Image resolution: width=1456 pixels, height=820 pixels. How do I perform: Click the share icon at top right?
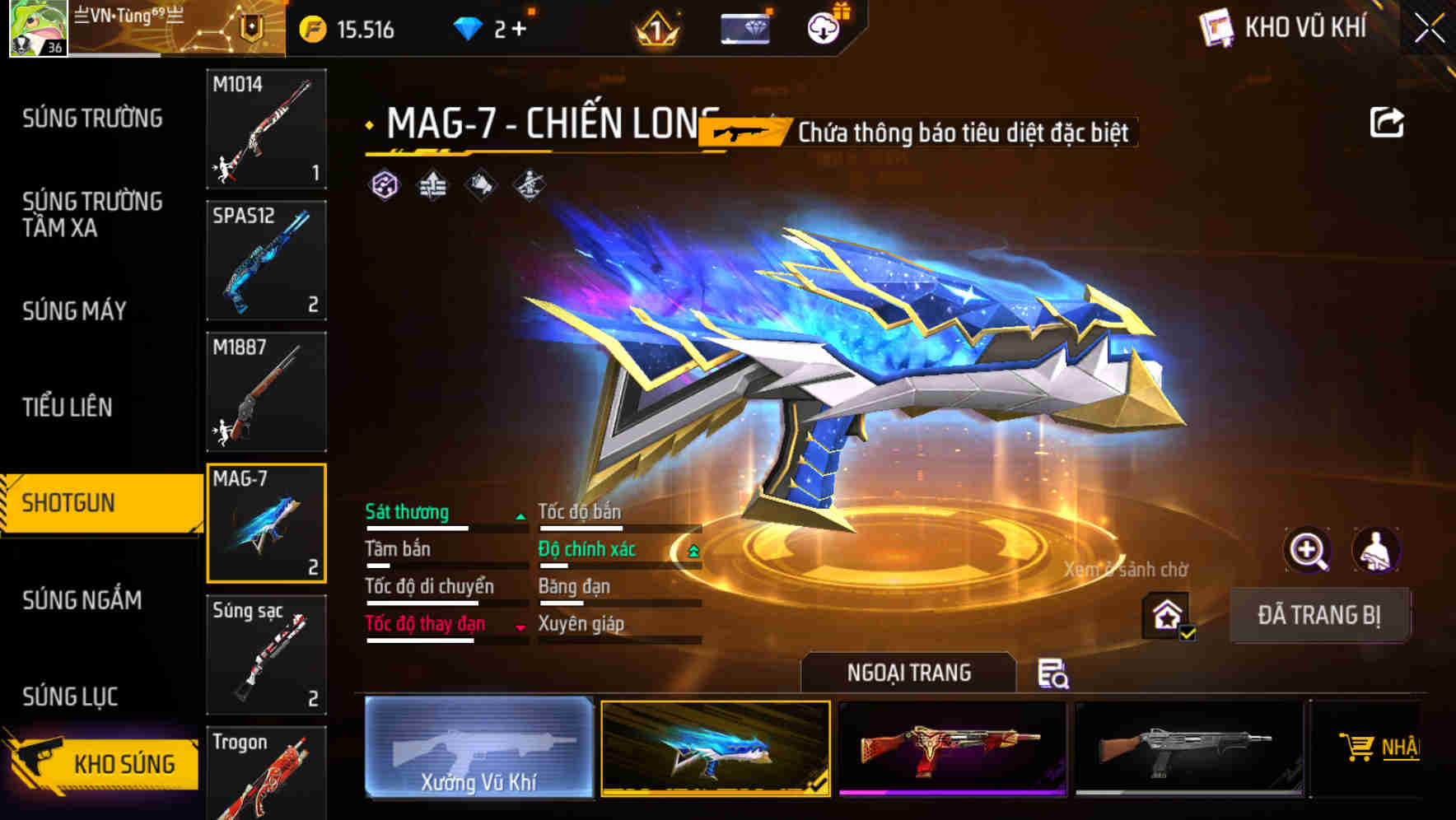[x=1389, y=121]
